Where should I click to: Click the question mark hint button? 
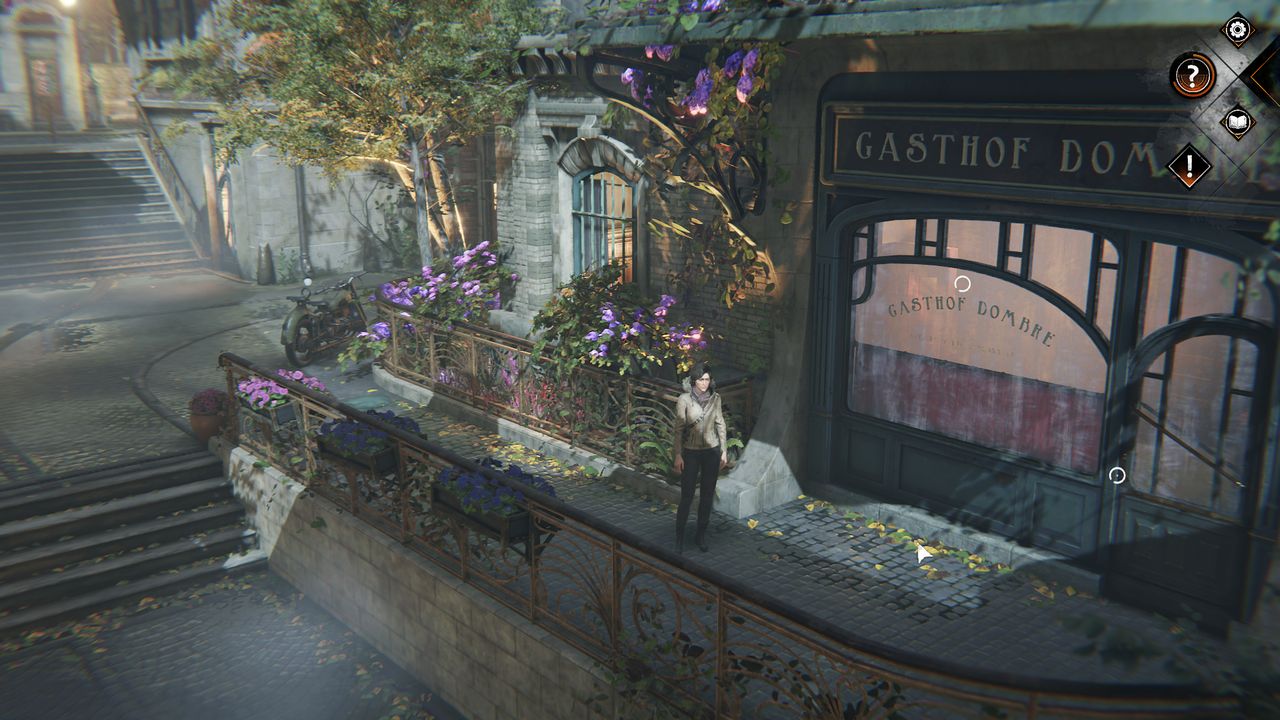click(x=1192, y=75)
